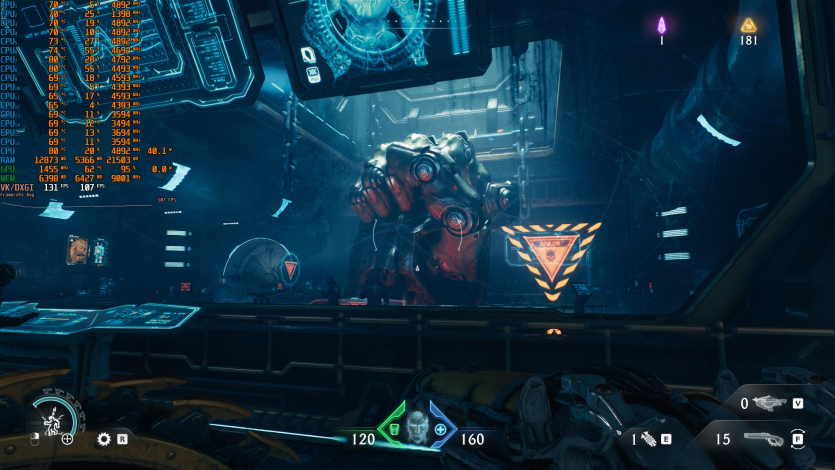Click the player face portrait
Image resolution: width=835 pixels, height=470 pixels.
click(x=417, y=425)
